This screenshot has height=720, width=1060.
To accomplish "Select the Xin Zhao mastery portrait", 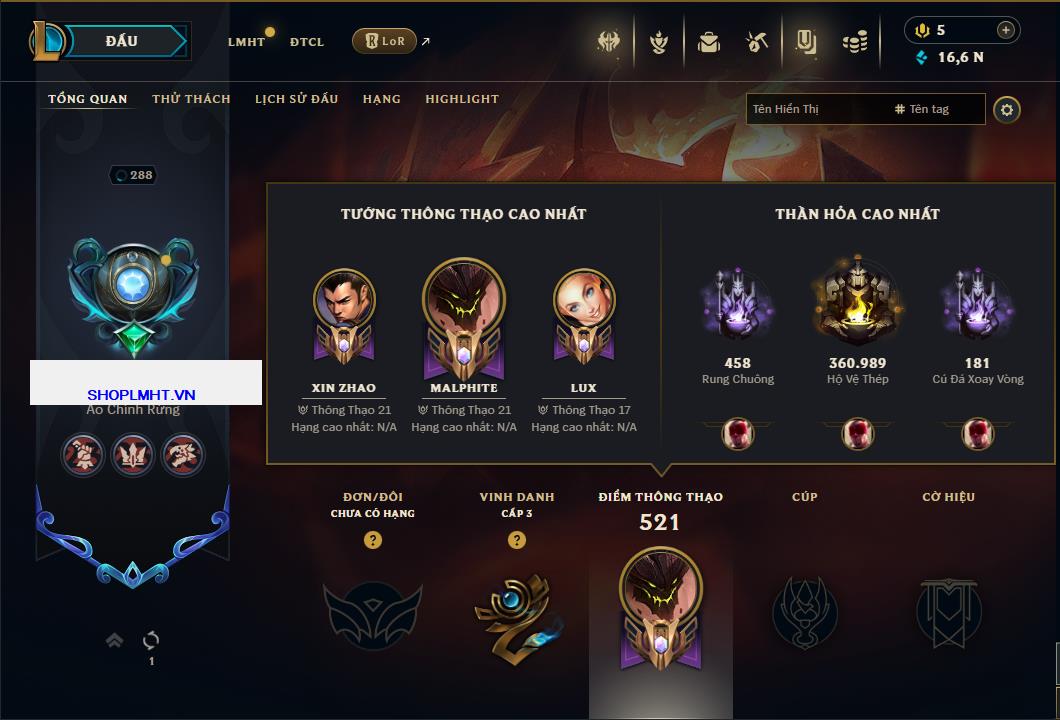I will point(344,302).
